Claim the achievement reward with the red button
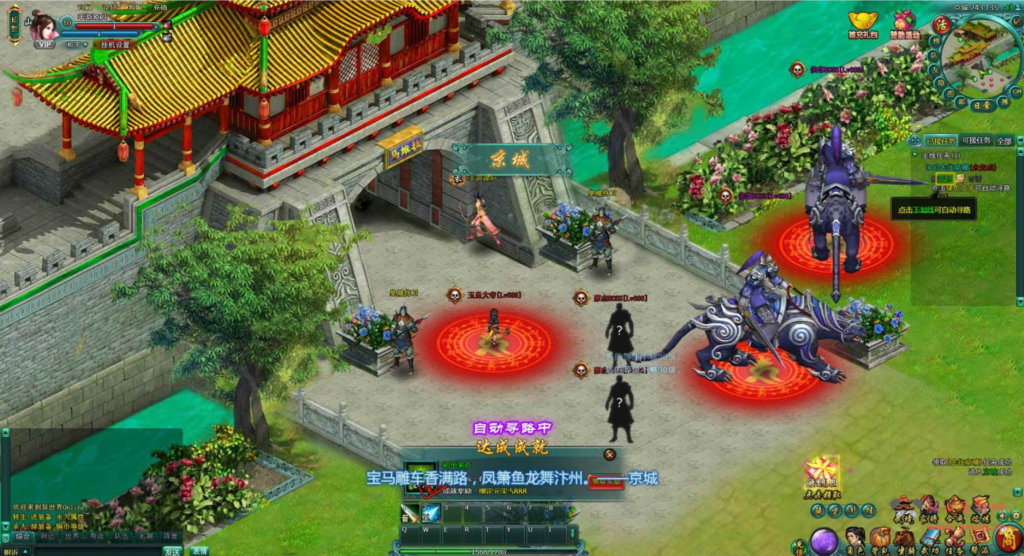 click(x=606, y=482)
